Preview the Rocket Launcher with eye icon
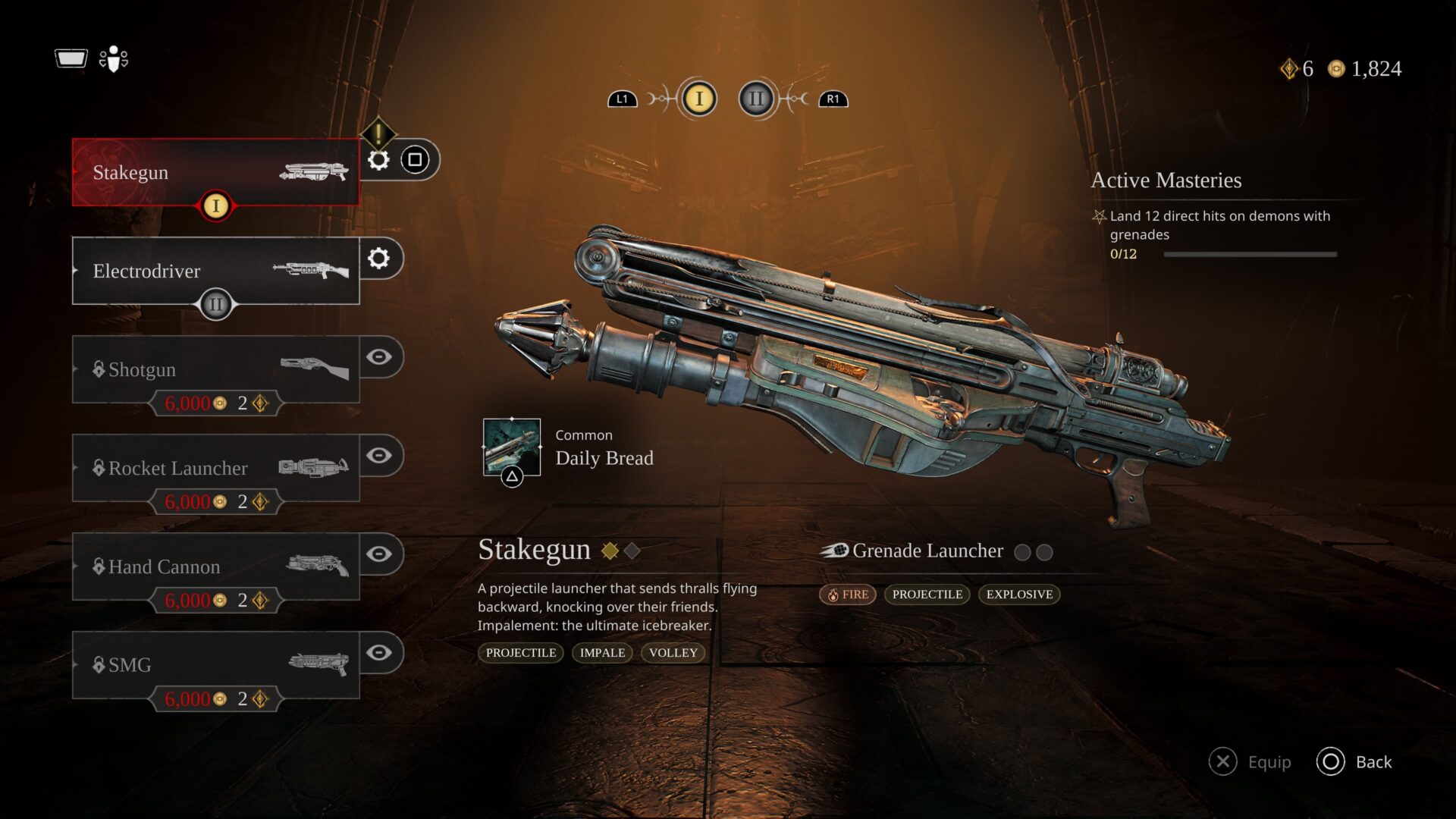 tap(379, 456)
